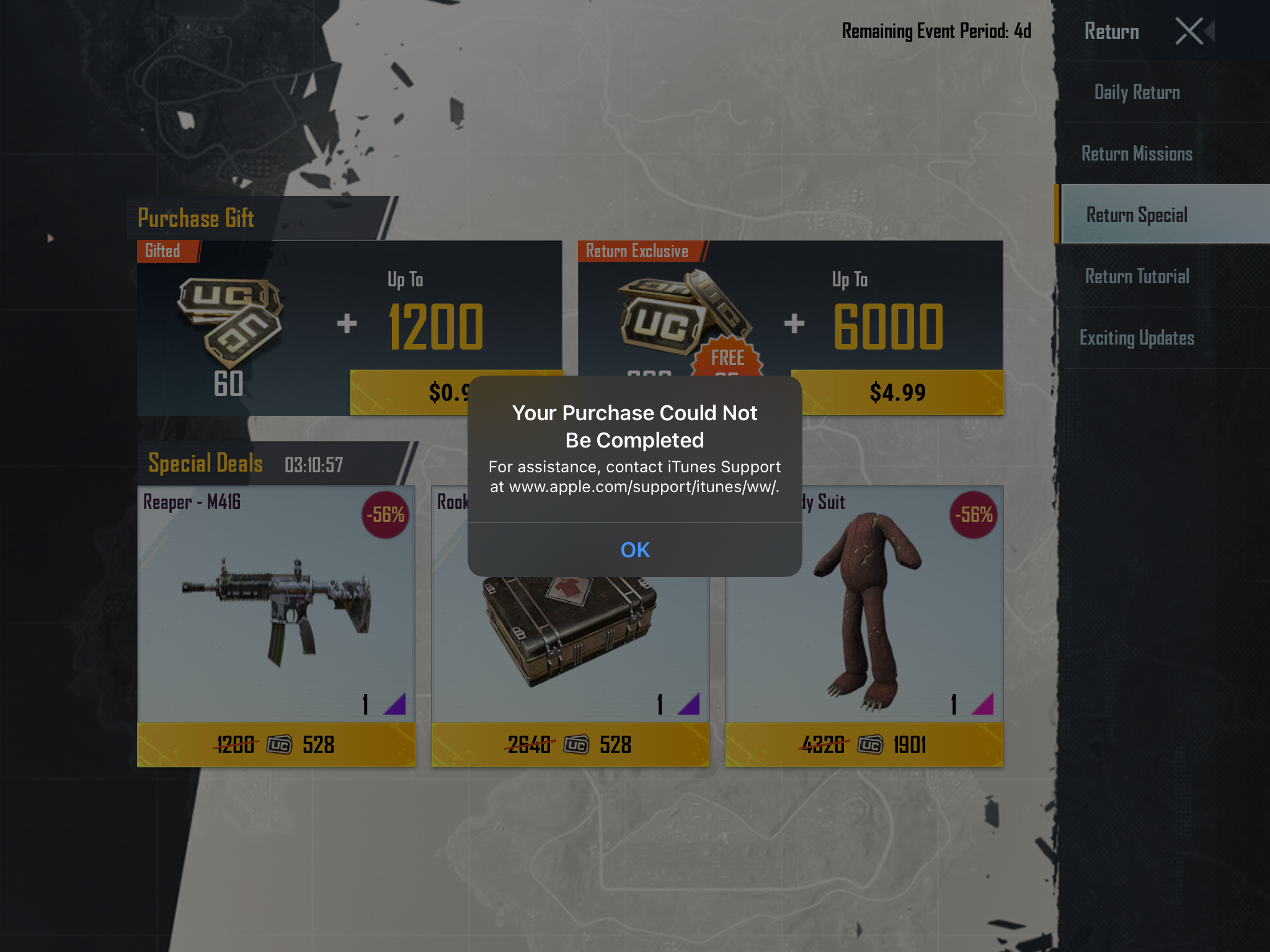The height and width of the screenshot is (952, 1270).
Task: Buy the suit for 1901 UC
Action: (x=864, y=744)
